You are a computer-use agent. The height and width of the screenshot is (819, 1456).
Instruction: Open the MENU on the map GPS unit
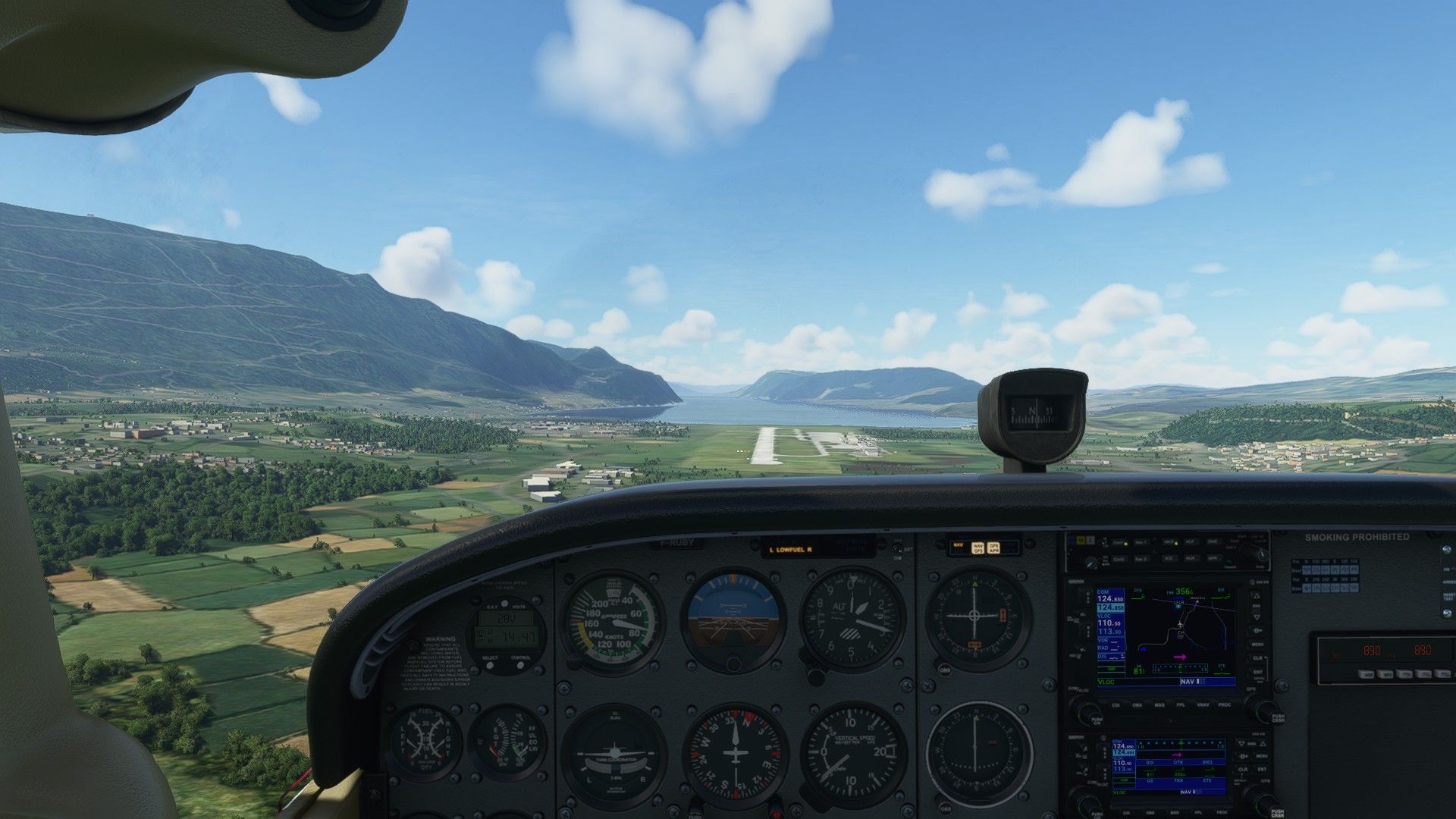[1257, 644]
